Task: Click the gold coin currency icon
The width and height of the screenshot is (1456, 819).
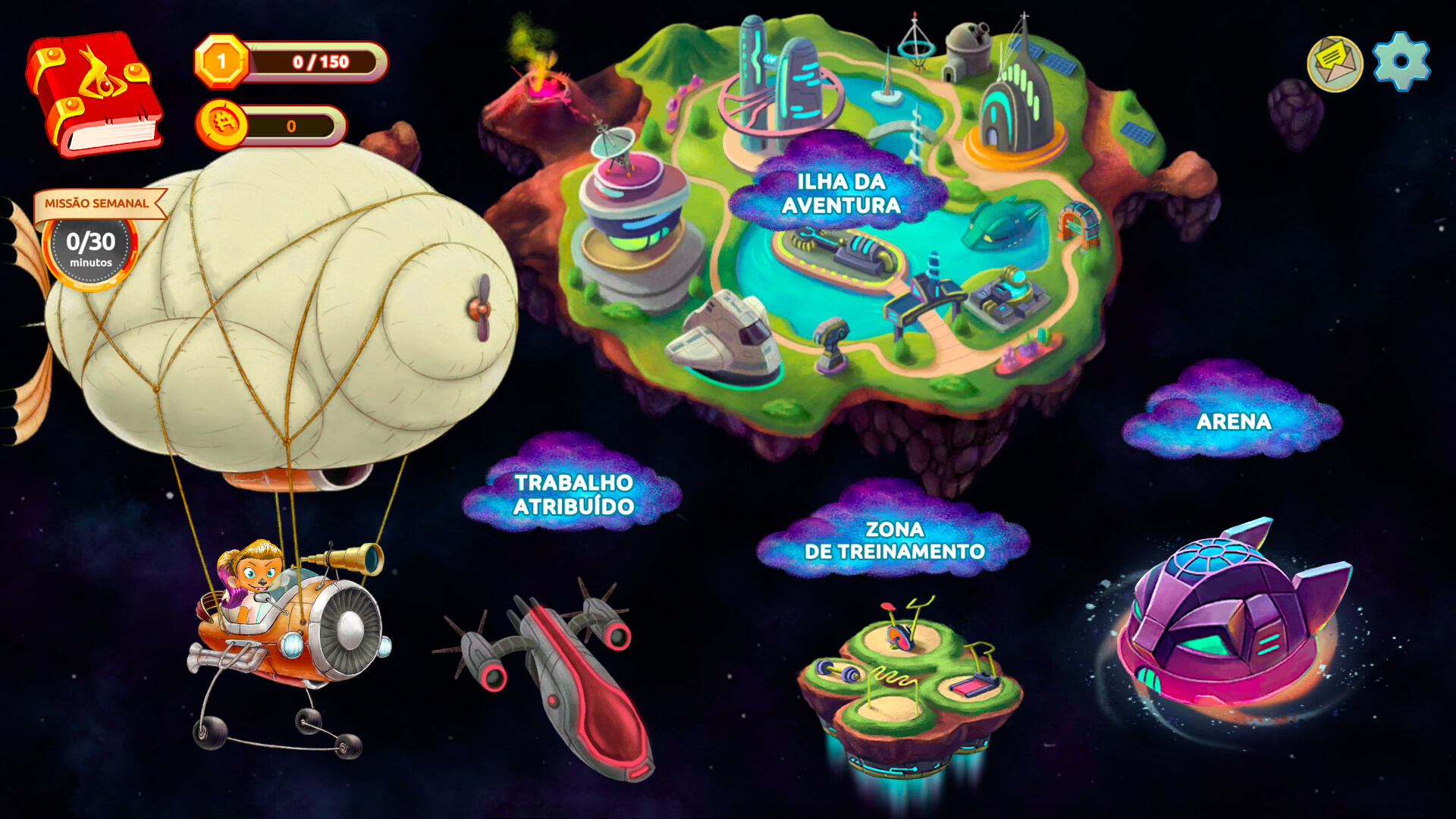Action: pos(222,124)
